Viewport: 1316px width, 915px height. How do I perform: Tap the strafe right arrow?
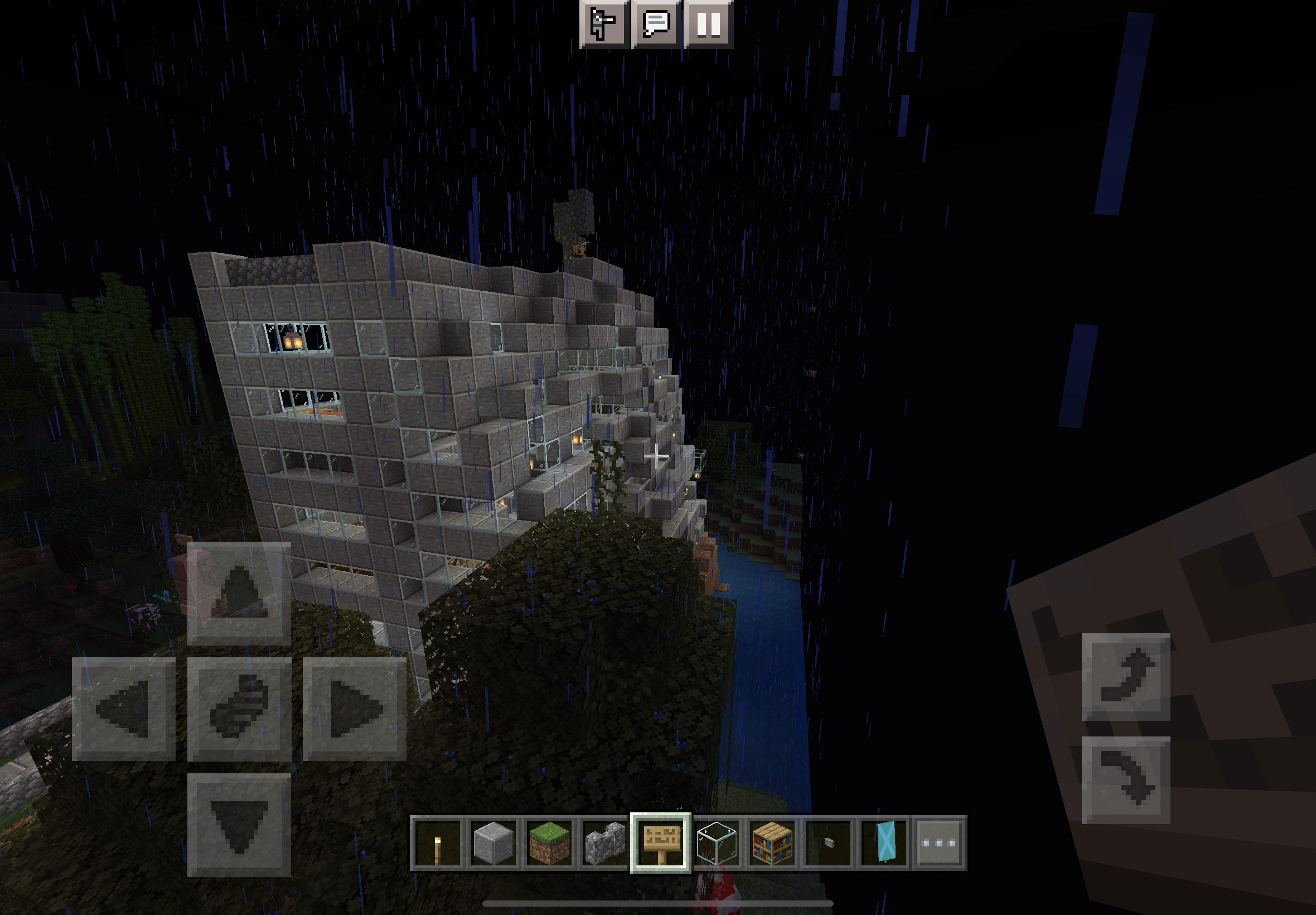355,709
